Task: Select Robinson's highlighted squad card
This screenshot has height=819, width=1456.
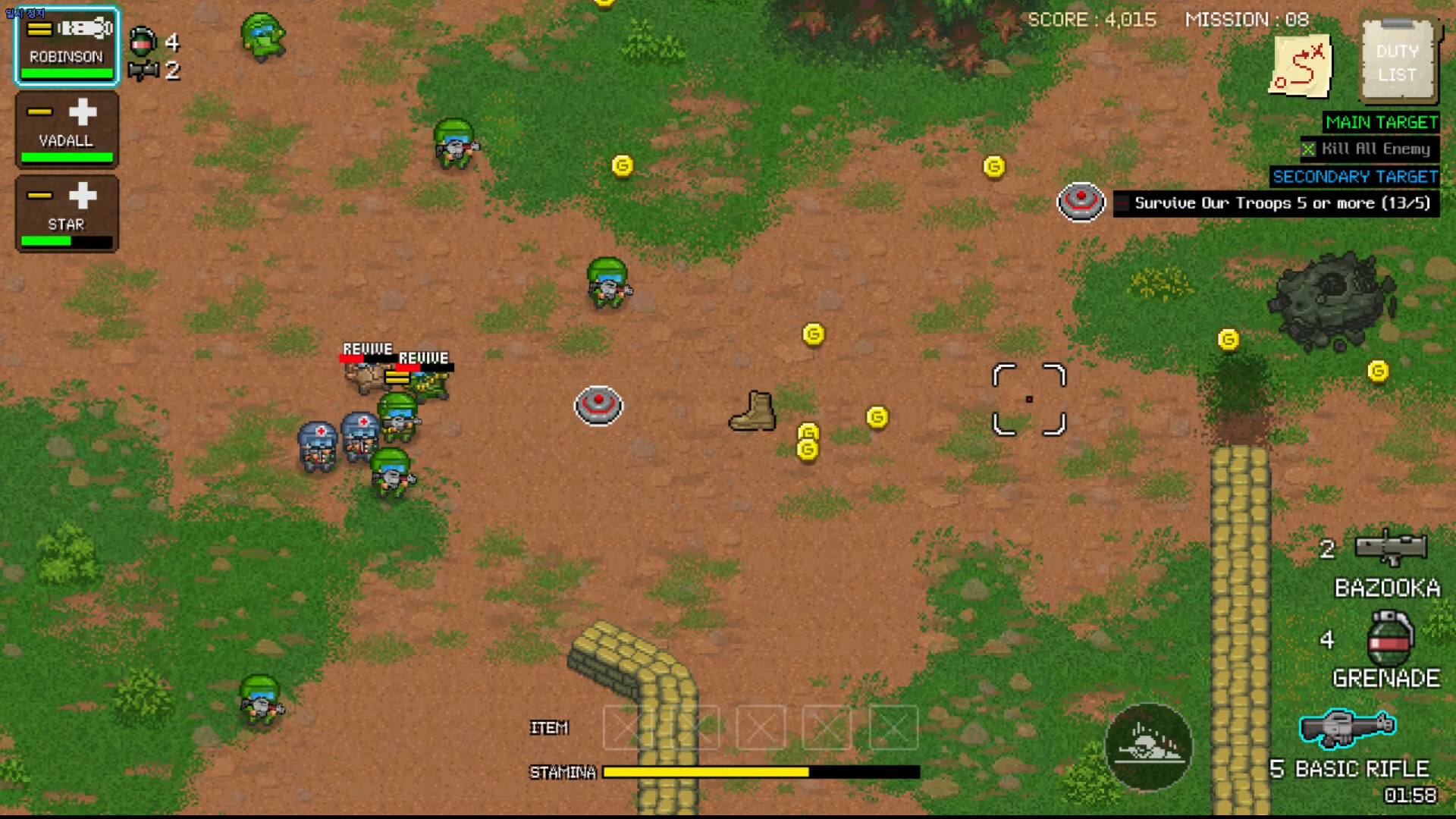Action: (x=66, y=47)
